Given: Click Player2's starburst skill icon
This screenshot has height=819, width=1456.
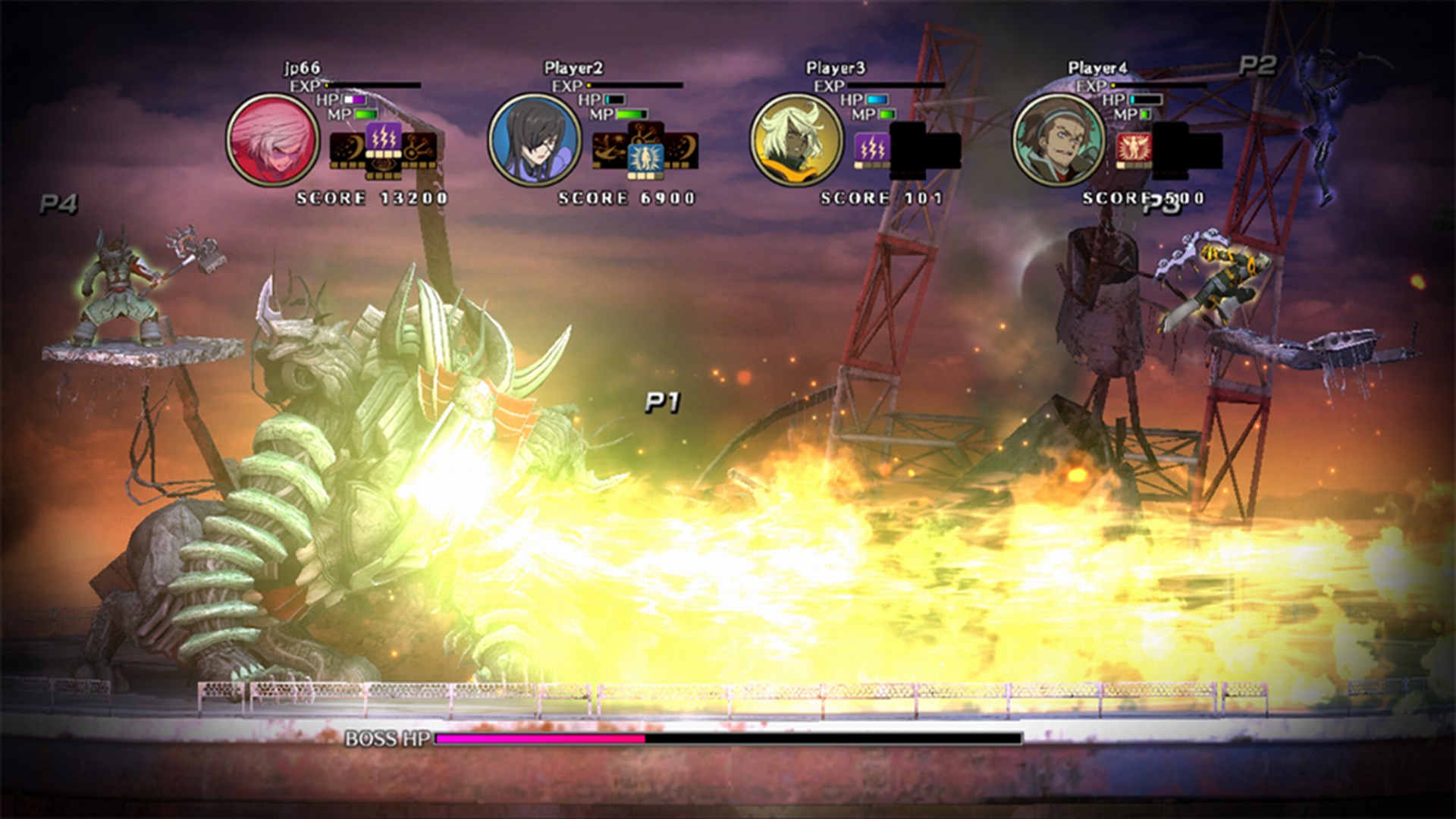Looking at the screenshot, I should pyautogui.click(x=609, y=149).
